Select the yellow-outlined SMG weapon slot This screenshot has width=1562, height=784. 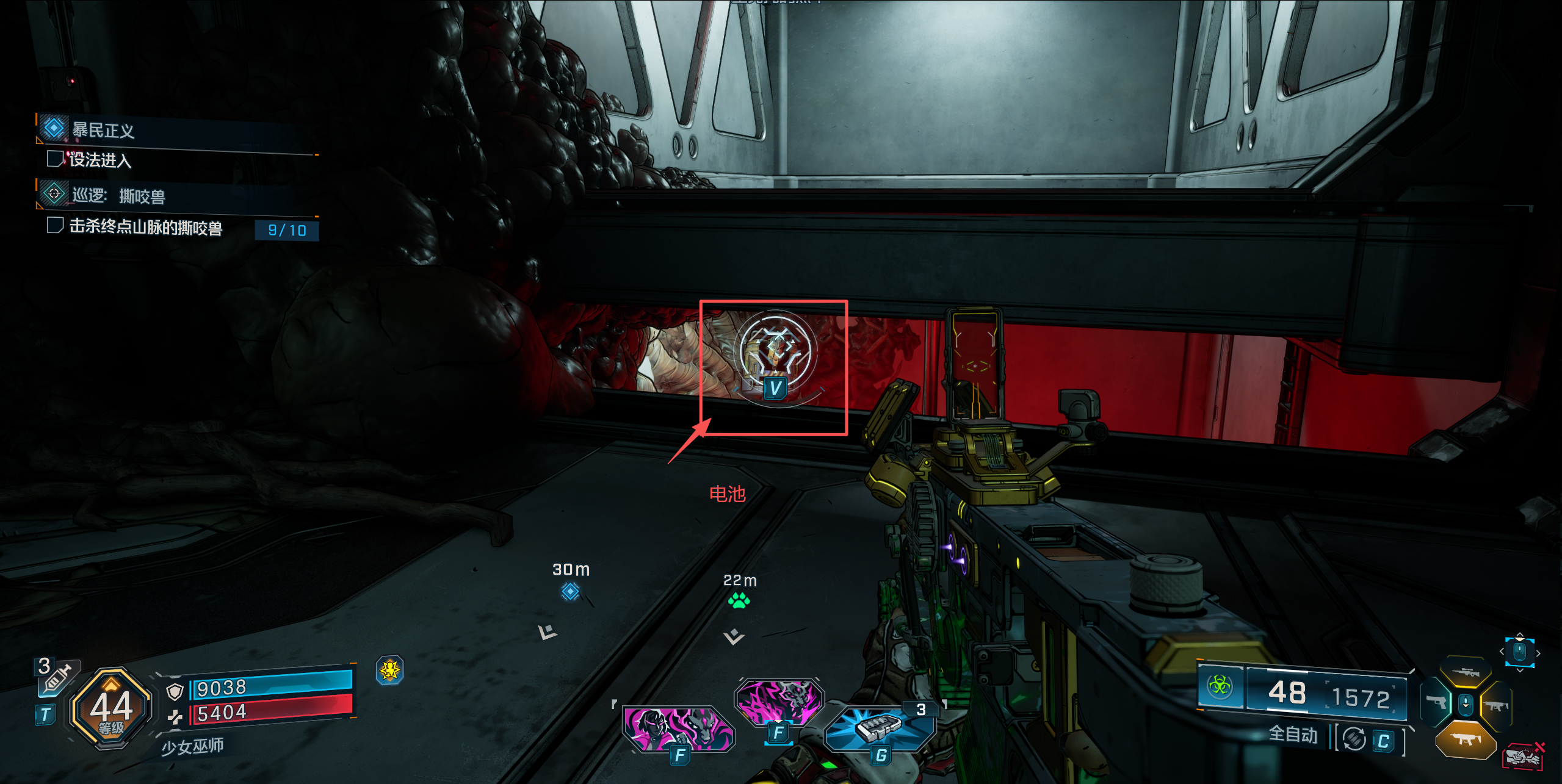click(1496, 706)
